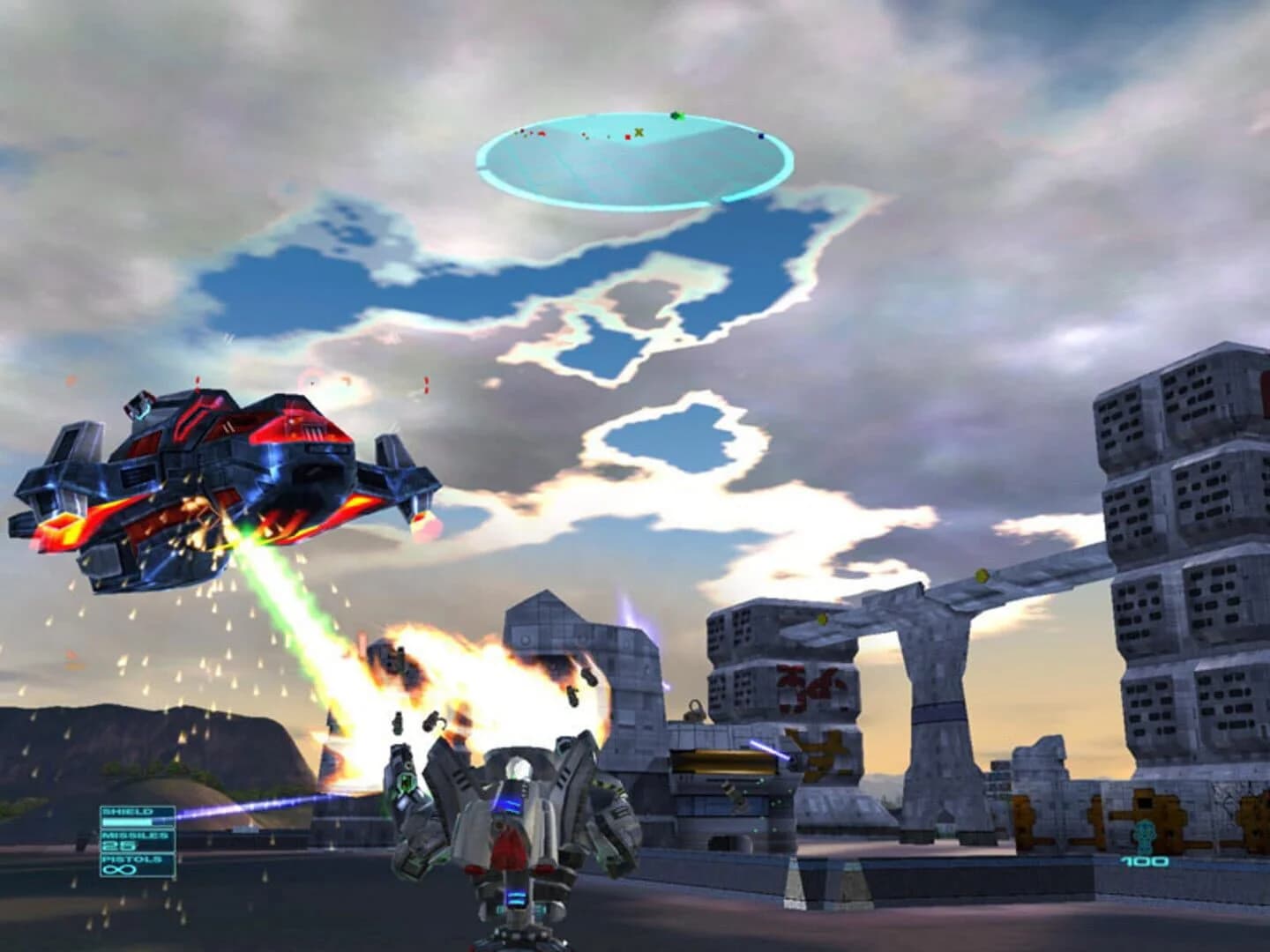Click the cyan pickup icon above the 100
Viewport: 1270px width, 952px height.
point(1145,835)
